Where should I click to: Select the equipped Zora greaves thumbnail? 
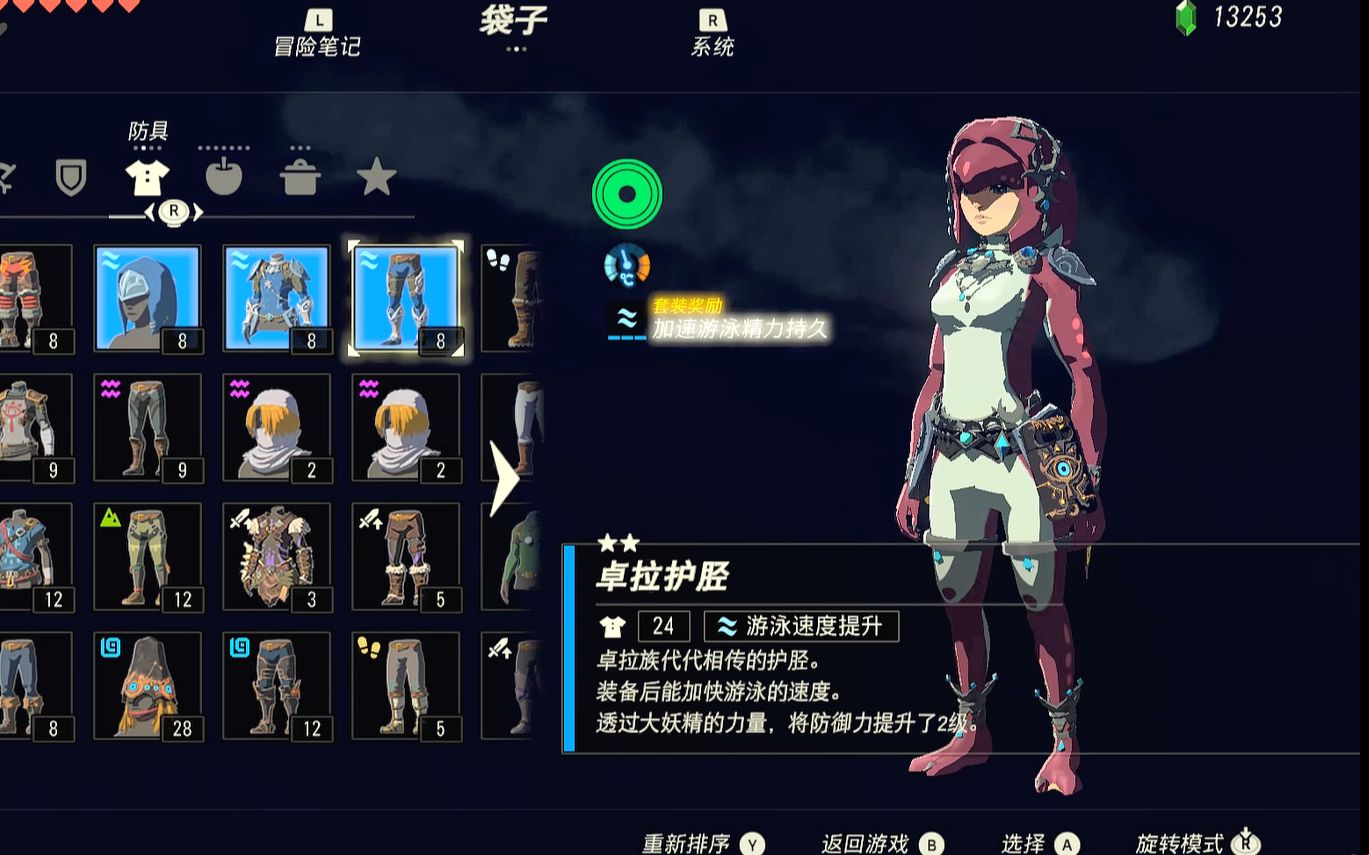(406, 296)
